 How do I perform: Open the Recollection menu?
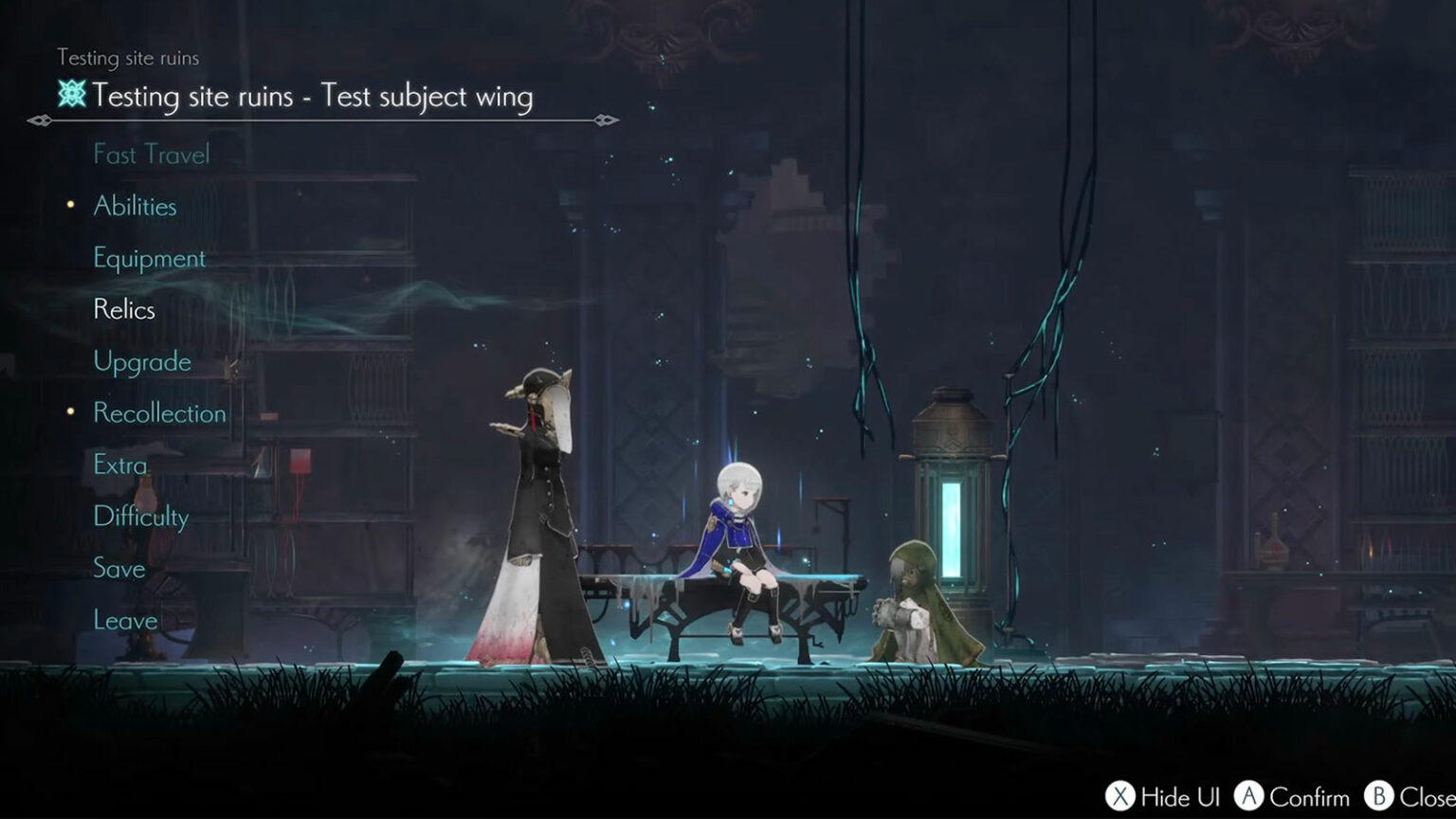point(158,413)
